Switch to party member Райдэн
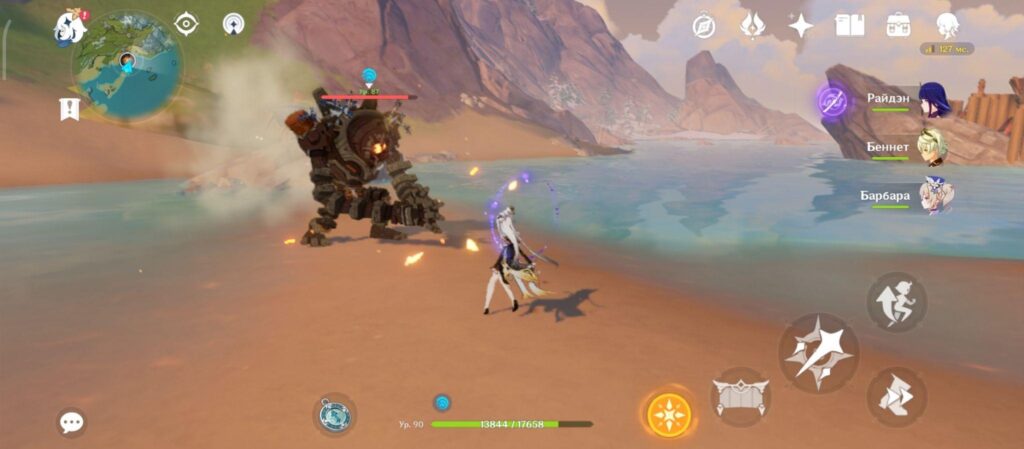 pos(934,99)
